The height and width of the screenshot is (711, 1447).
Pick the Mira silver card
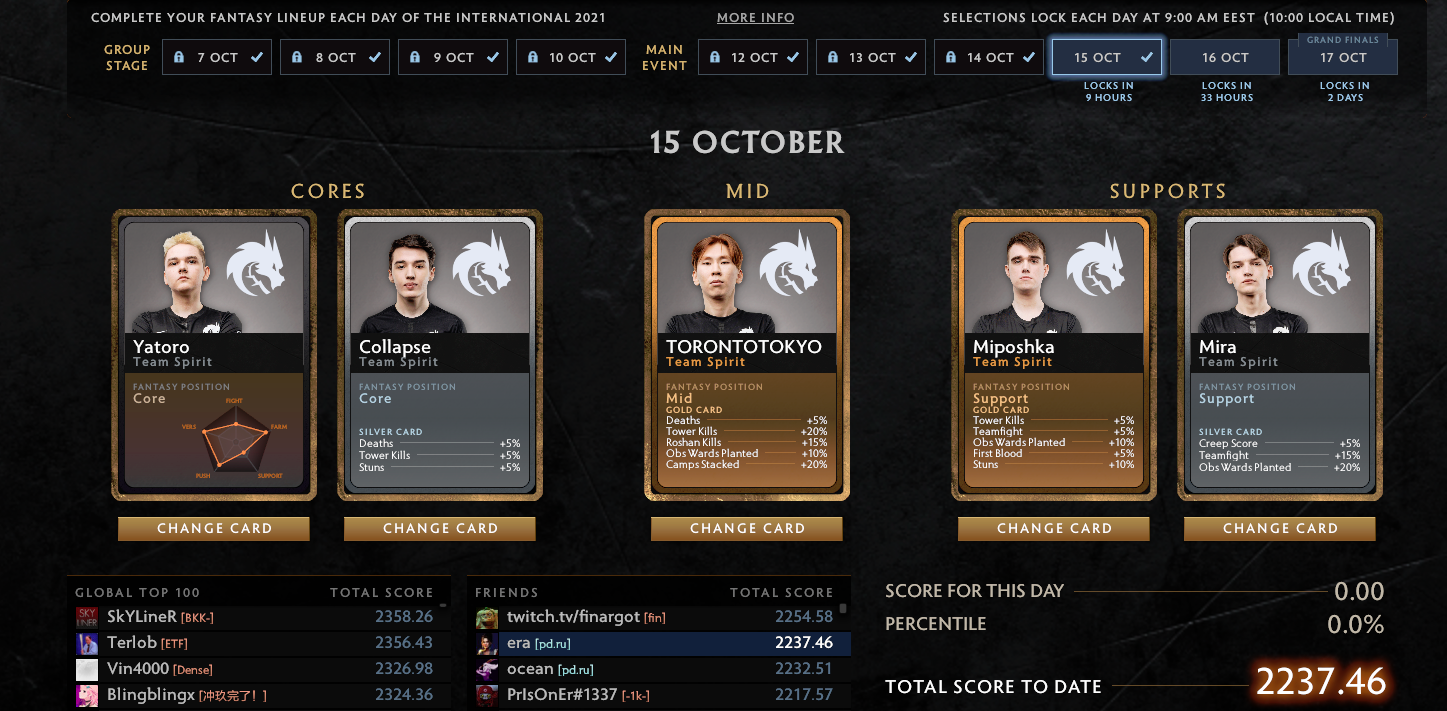point(1280,354)
